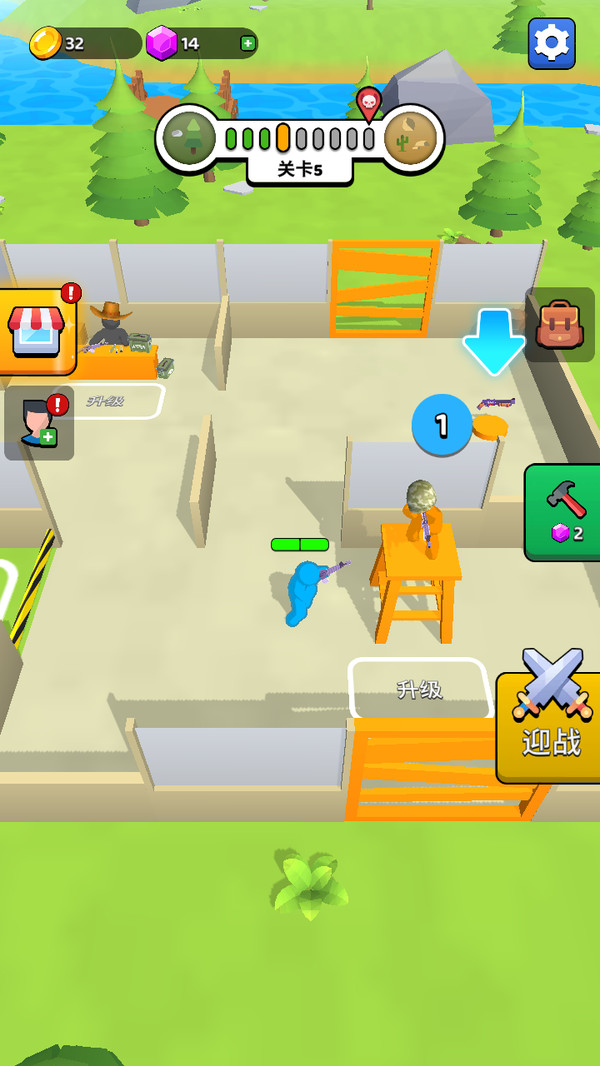This screenshot has width=600, height=1066.
Task: Open the recruit character icon
Action: [38, 423]
